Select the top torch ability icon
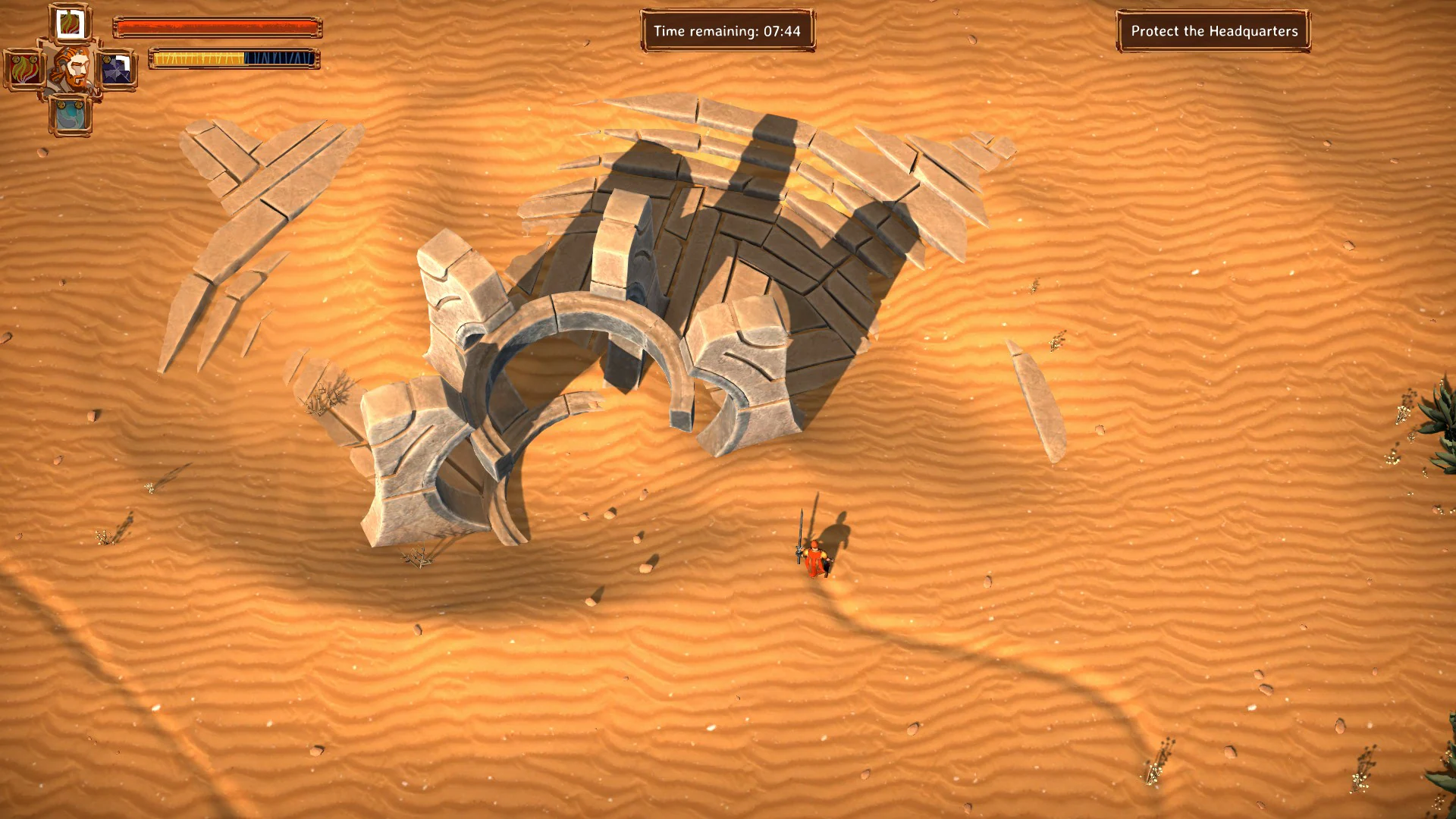The height and width of the screenshot is (819, 1456). click(x=69, y=23)
